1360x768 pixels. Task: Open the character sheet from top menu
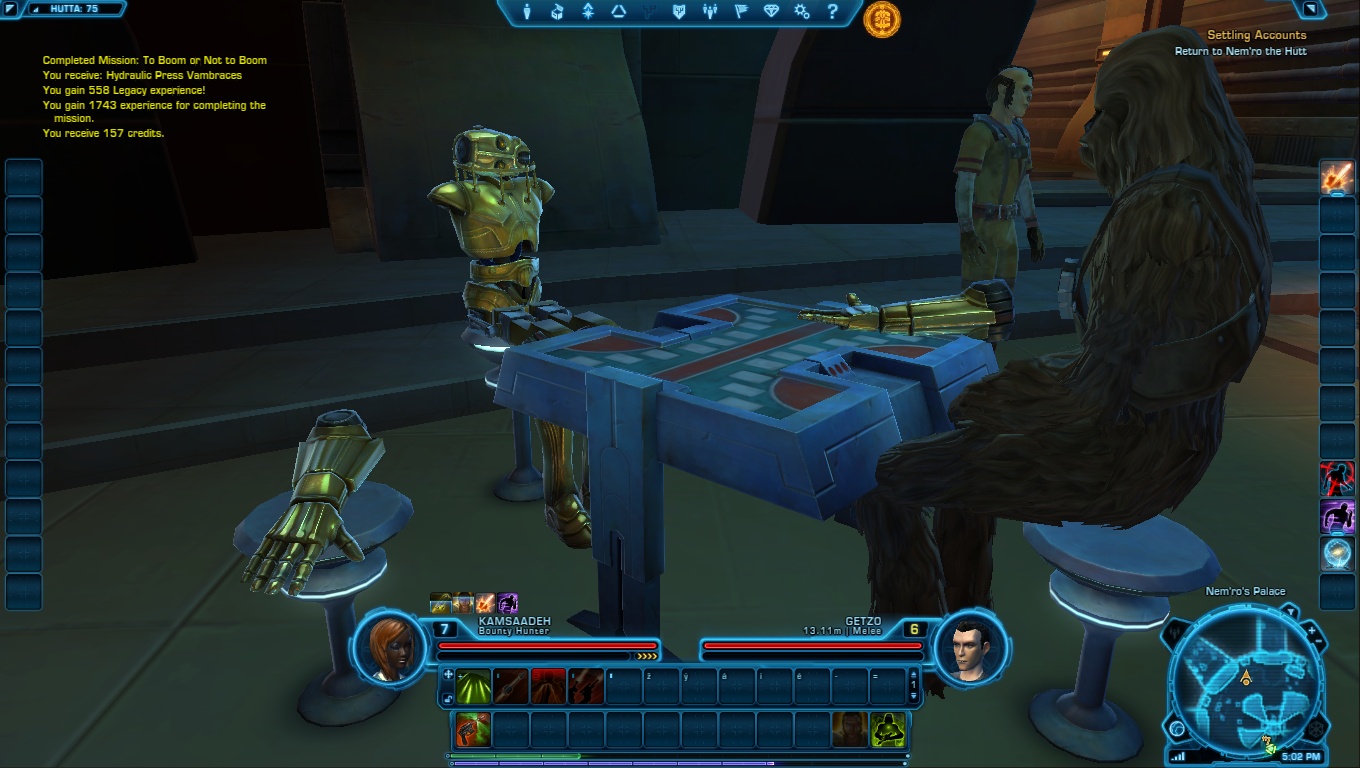pyautogui.click(x=529, y=12)
